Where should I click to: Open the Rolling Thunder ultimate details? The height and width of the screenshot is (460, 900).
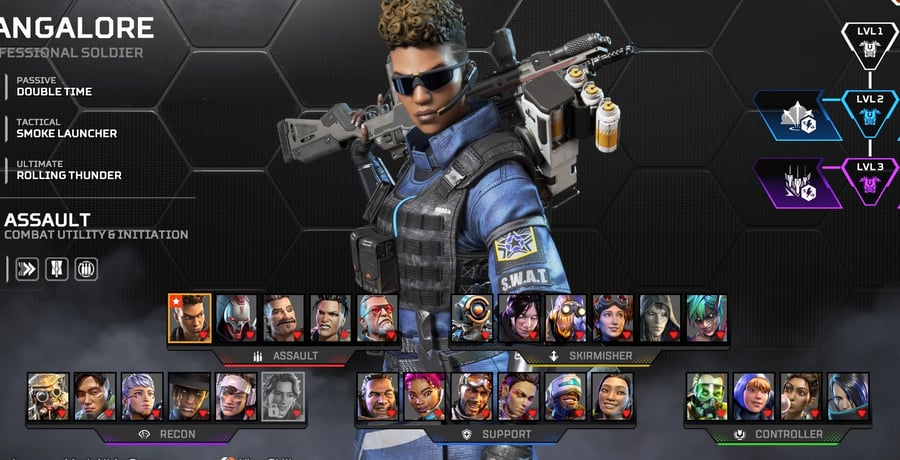[69, 170]
